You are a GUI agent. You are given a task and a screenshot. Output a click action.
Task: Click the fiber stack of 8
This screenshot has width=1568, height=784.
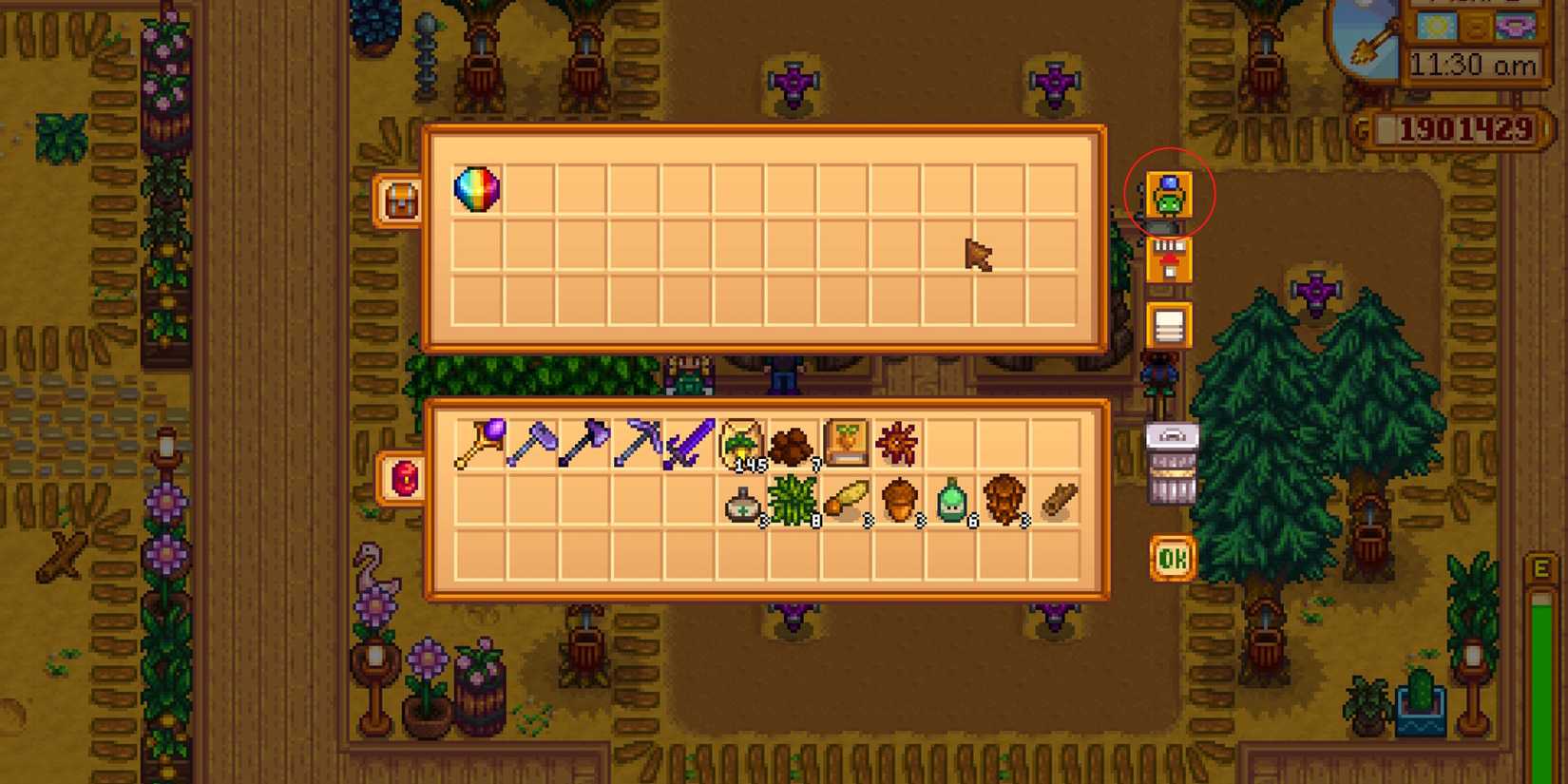[794, 499]
